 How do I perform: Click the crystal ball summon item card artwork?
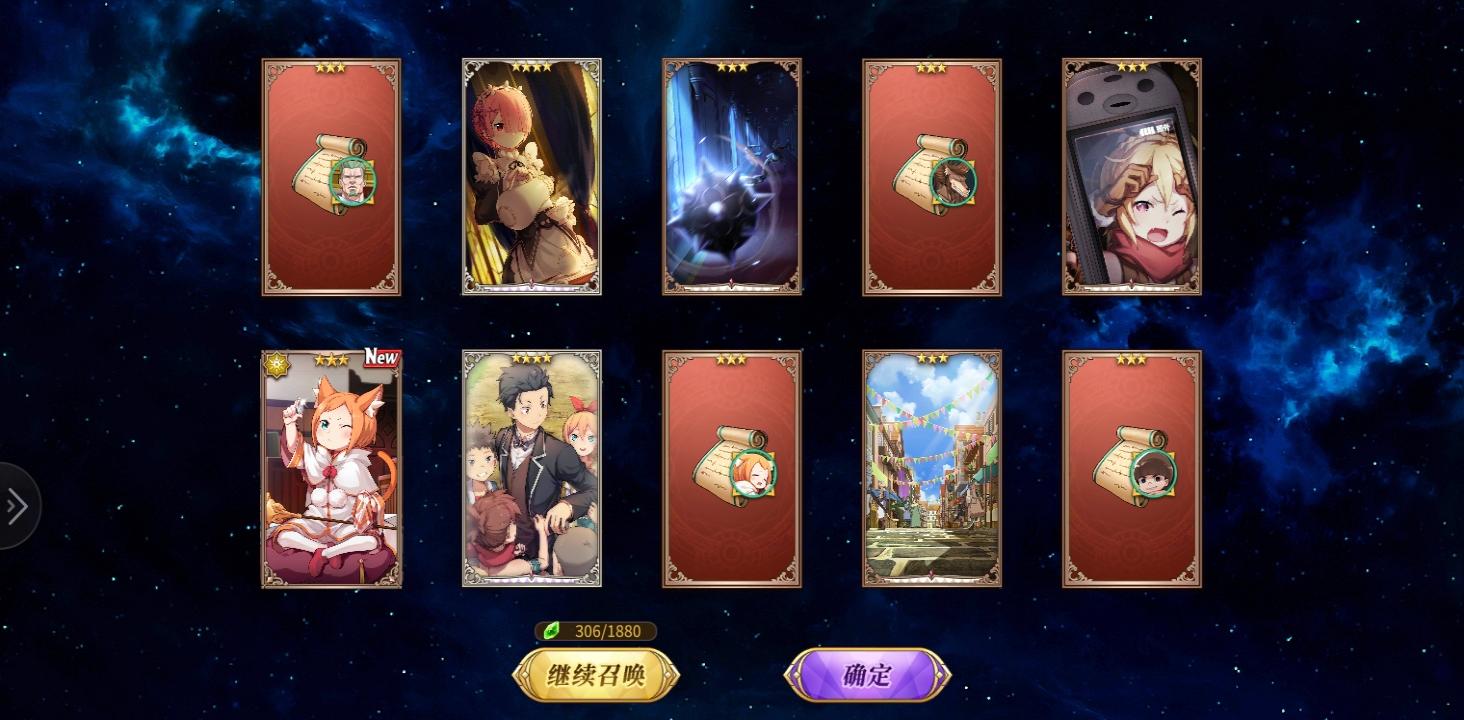click(731, 177)
